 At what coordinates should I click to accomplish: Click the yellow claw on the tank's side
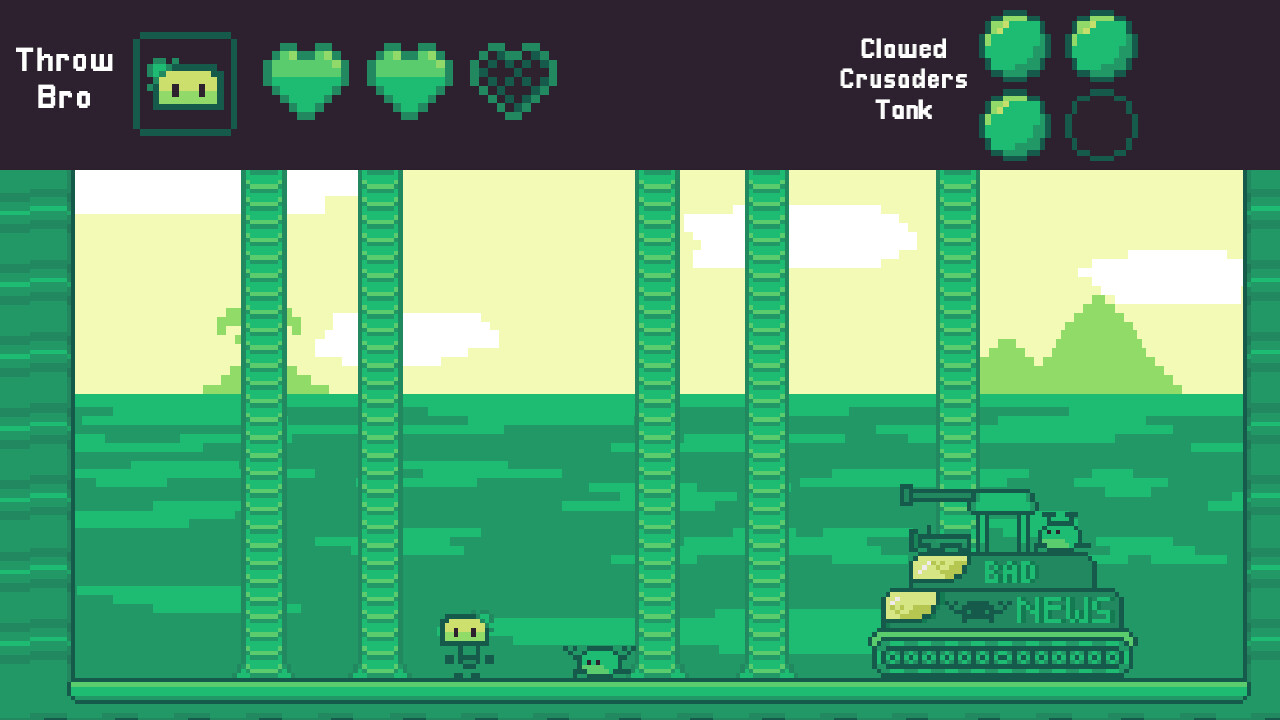tap(910, 605)
